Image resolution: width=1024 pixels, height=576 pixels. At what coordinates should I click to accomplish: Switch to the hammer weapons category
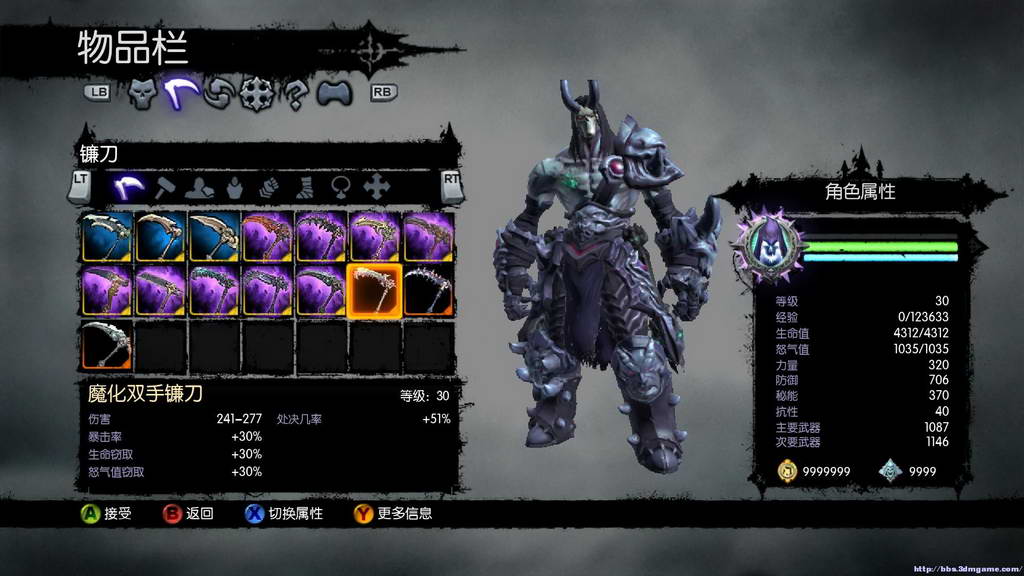click(x=167, y=185)
